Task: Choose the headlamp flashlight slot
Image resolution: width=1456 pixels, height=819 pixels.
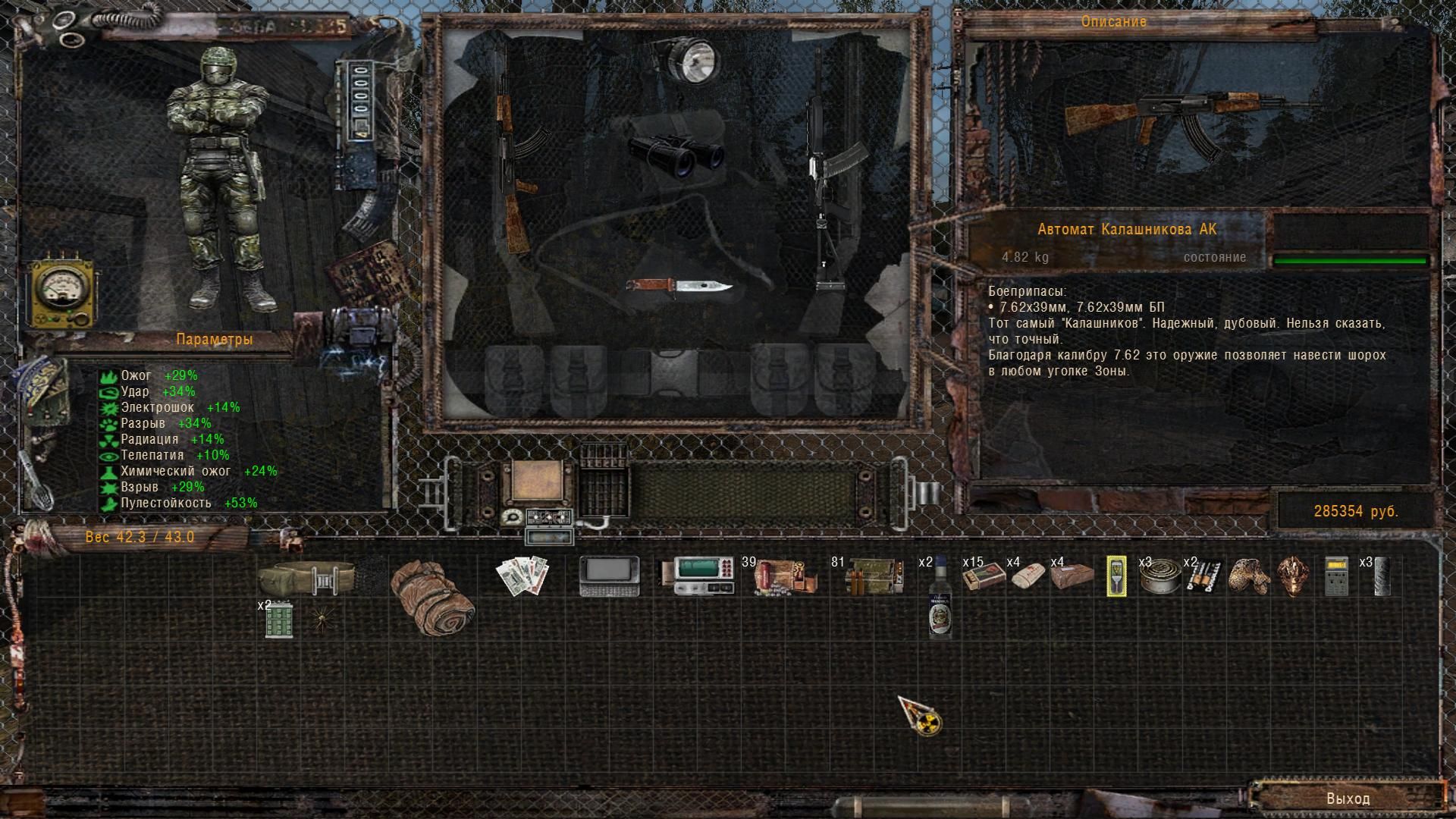Action: [686, 59]
